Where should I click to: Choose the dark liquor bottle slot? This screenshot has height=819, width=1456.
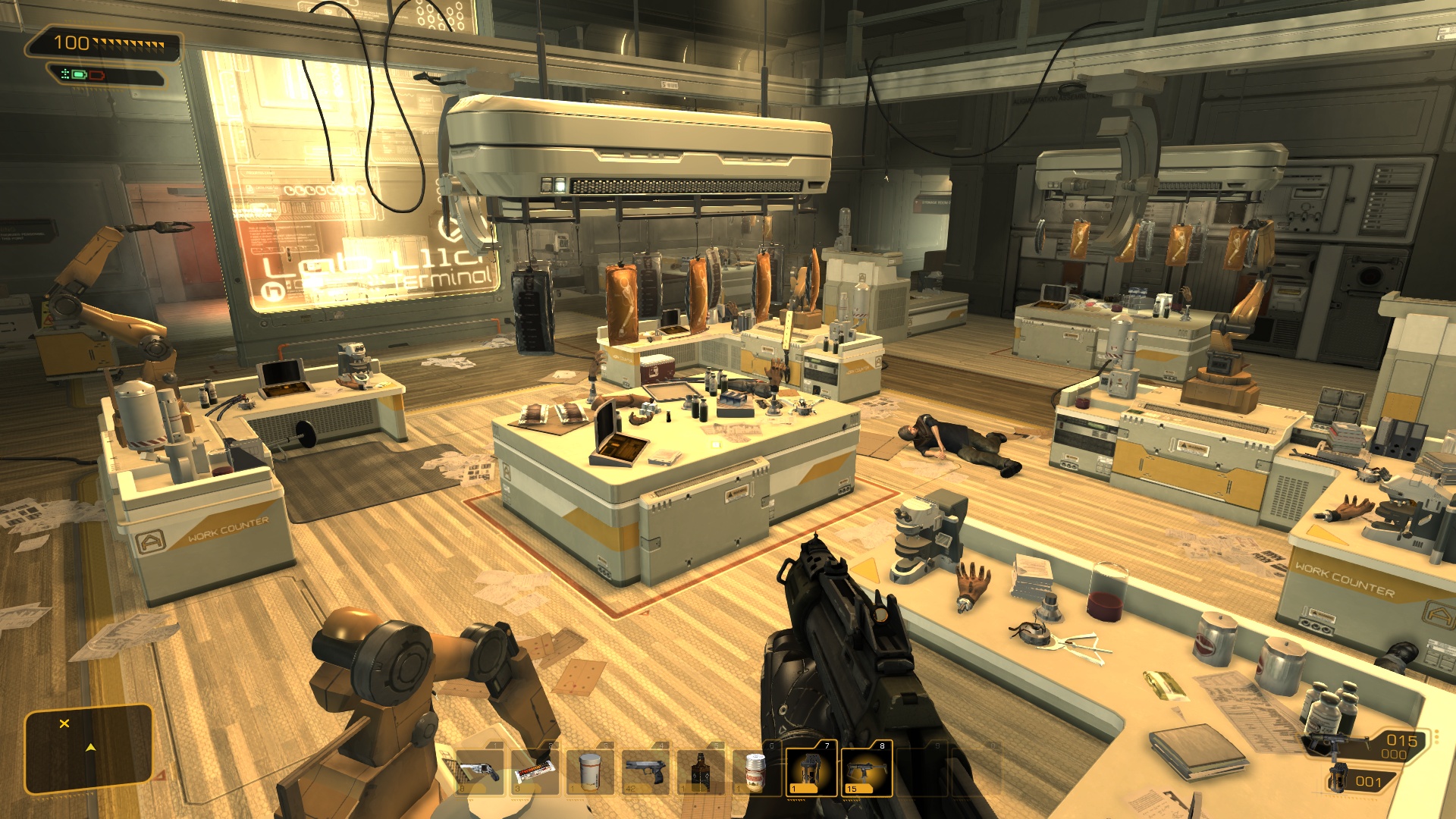click(x=701, y=770)
